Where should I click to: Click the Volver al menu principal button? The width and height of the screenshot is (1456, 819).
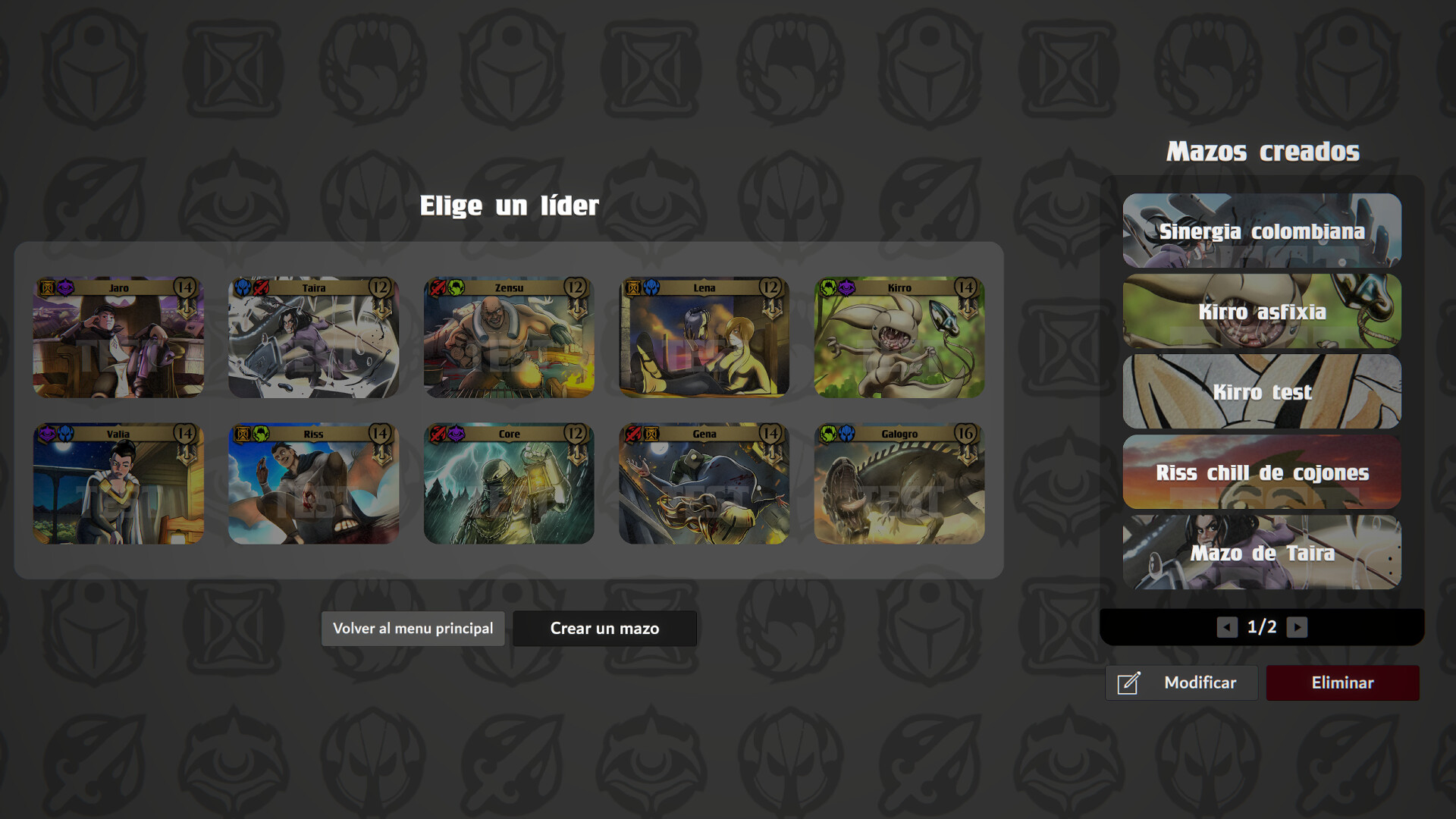coord(413,628)
